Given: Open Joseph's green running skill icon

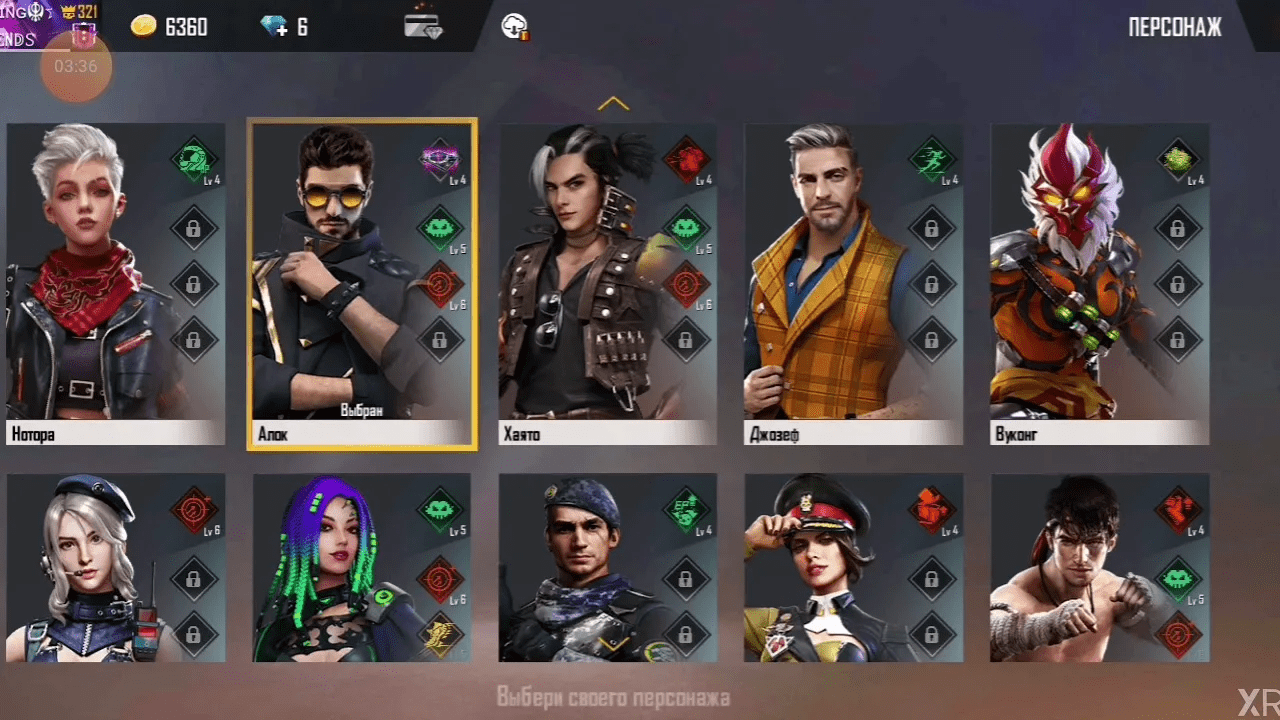Looking at the screenshot, I should [x=931, y=158].
